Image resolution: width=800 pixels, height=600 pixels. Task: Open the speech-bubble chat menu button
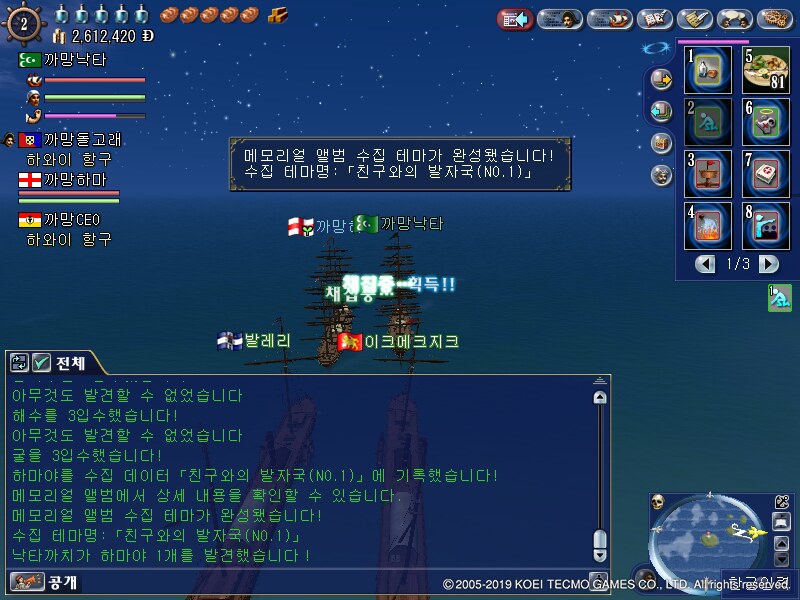[737, 19]
